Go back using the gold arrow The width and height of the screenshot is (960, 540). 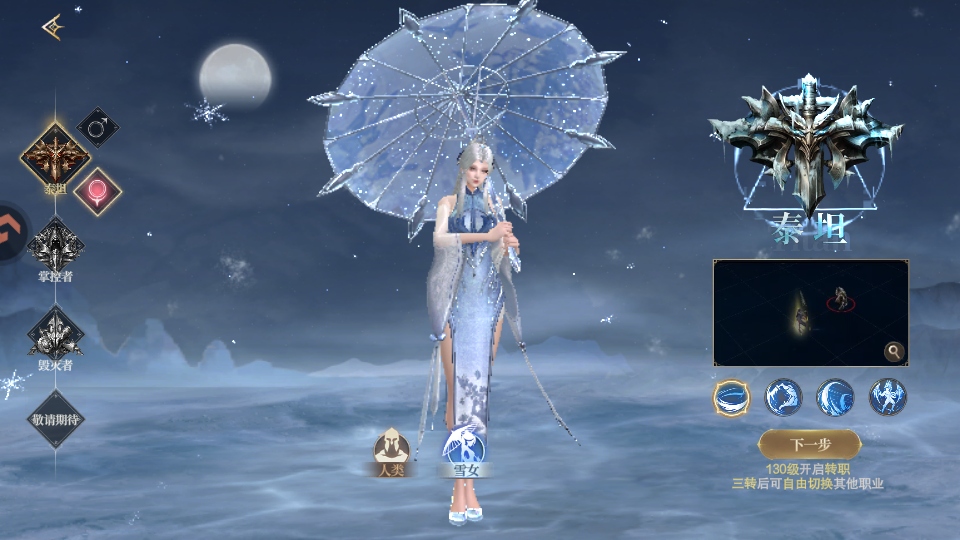pos(52,28)
